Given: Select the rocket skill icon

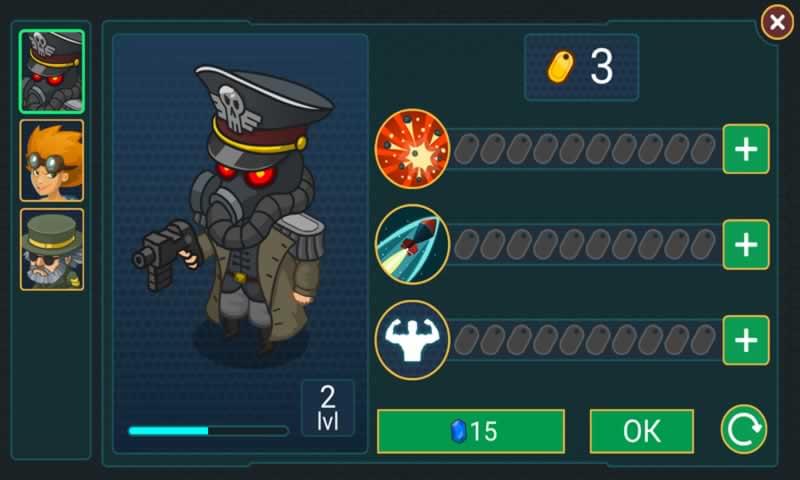Looking at the screenshot, I should click(412, 244).
